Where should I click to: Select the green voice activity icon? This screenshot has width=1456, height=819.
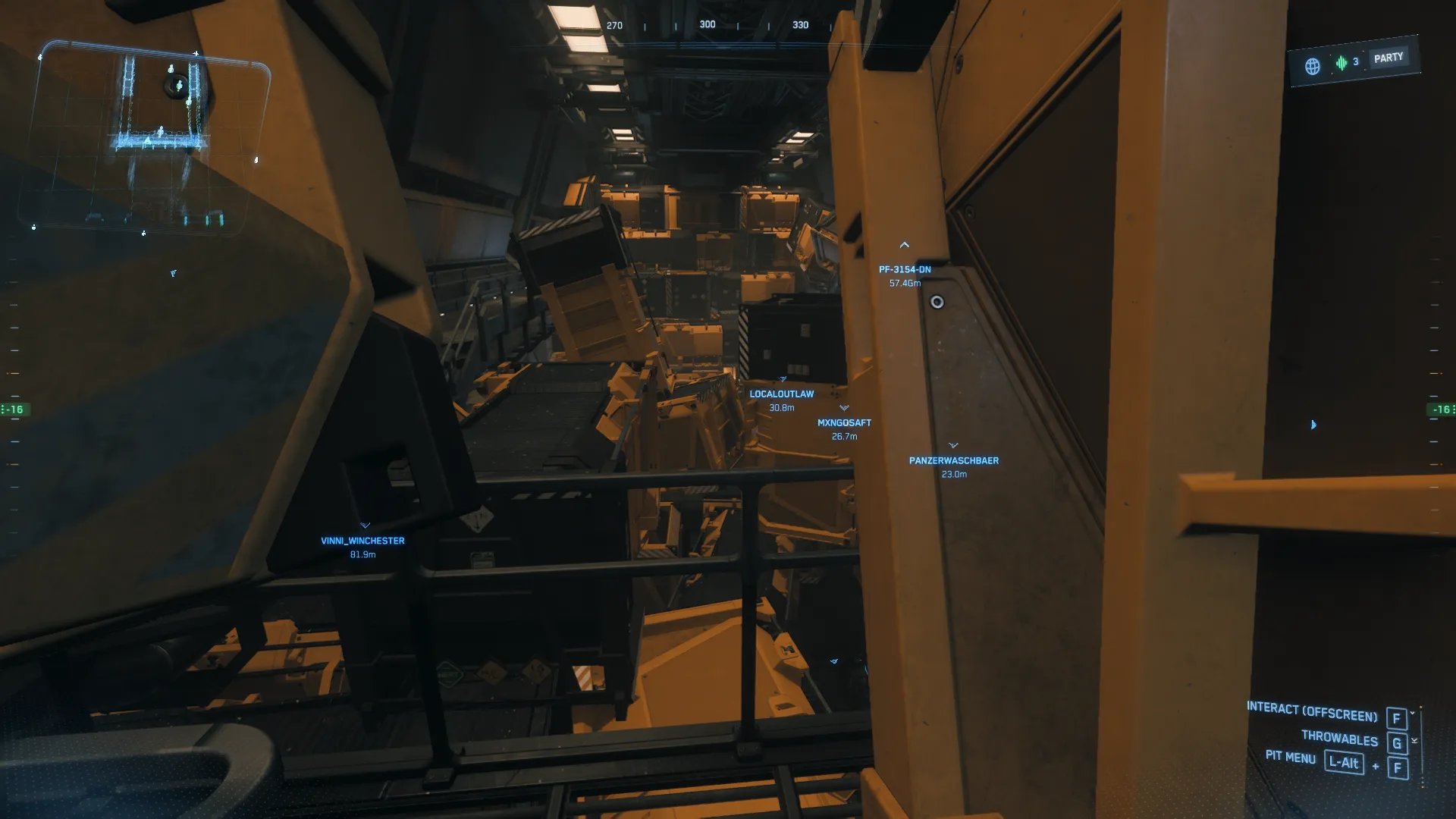1339,61
